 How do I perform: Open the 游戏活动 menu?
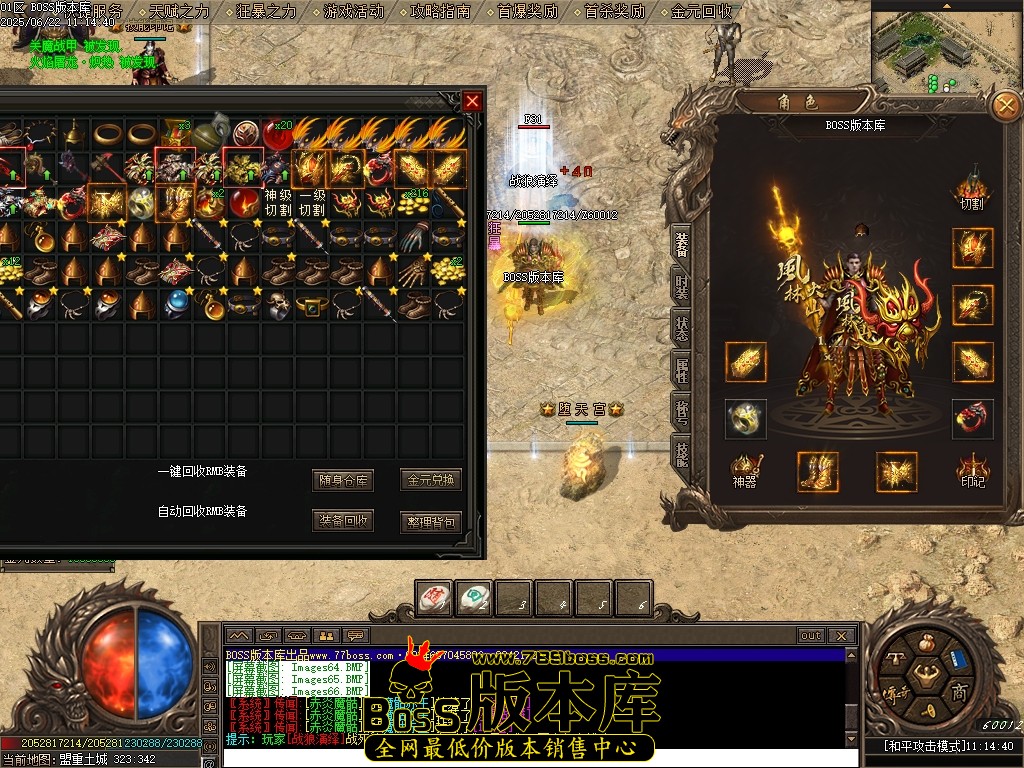[353, 12]
